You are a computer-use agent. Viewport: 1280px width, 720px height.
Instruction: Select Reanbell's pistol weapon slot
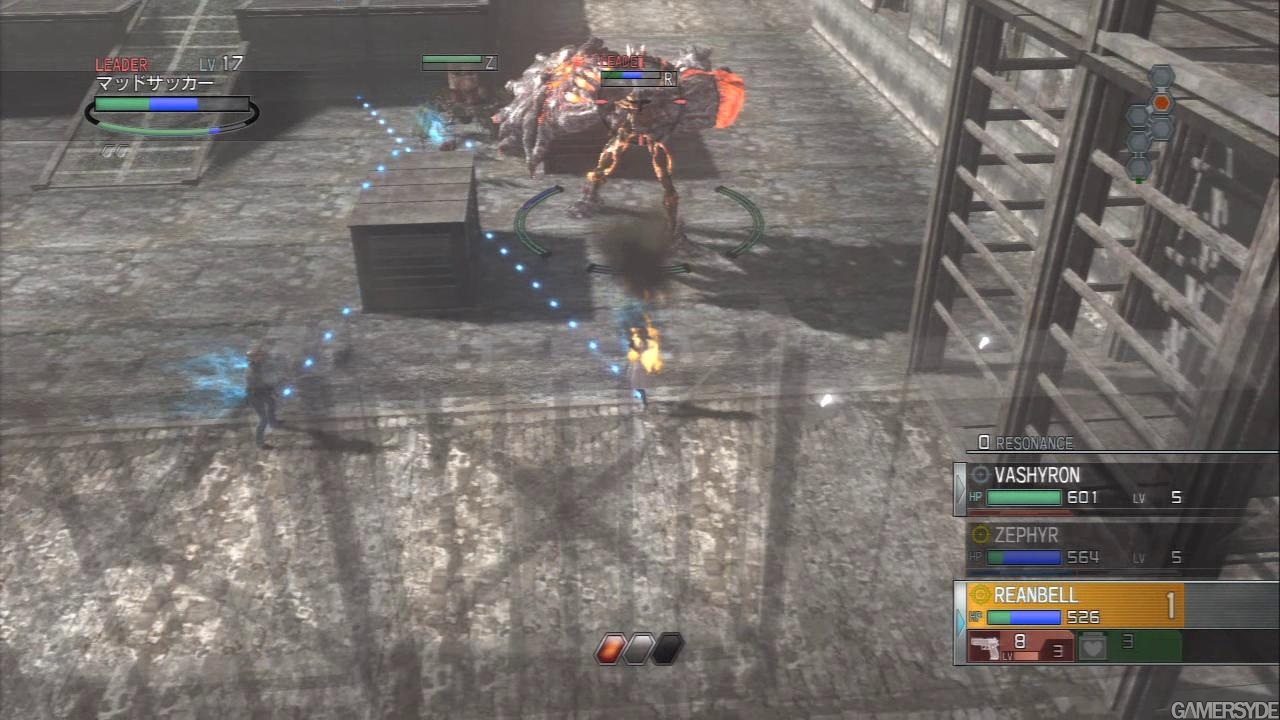click(x=1020, y=645)
